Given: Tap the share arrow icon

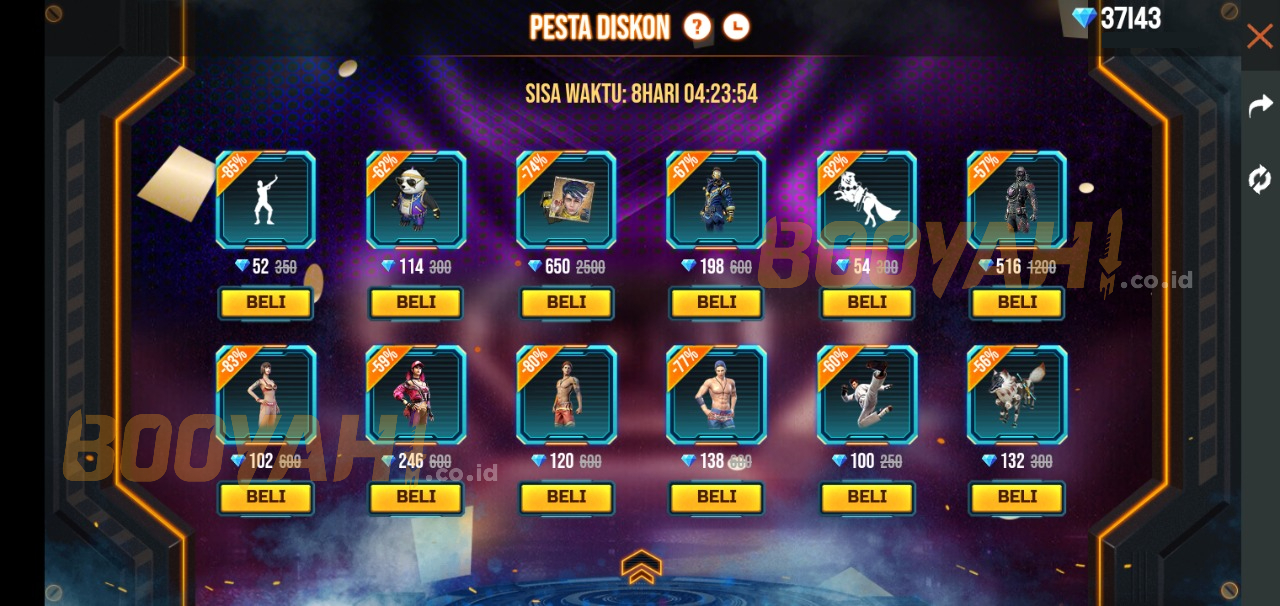Looking at the screenshot, I should click(1260, 105).
